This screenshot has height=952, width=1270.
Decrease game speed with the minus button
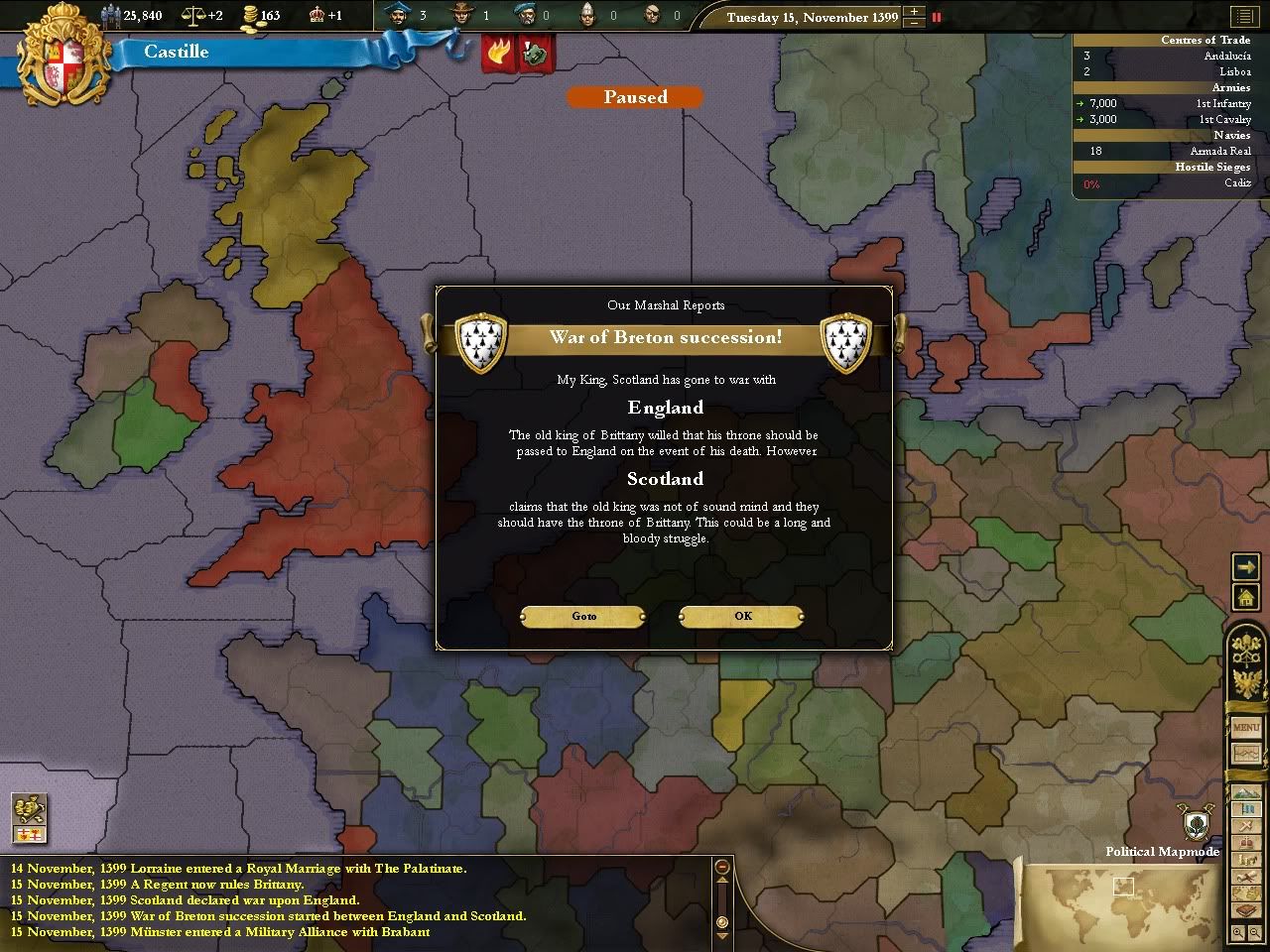tap(914, 23)
